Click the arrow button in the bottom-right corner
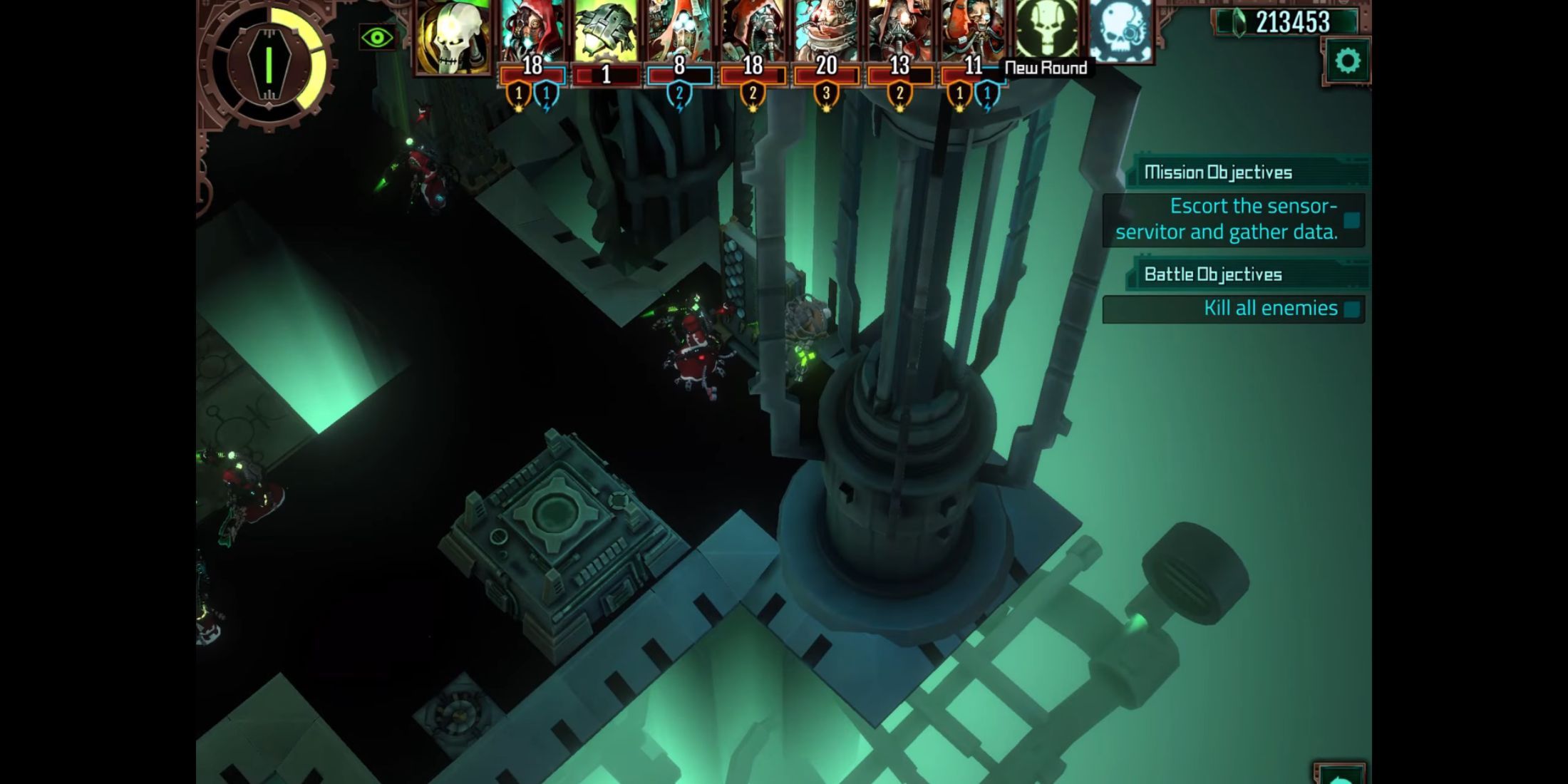This screenshot has height=784, width=1568. [x=1339, y=775]
